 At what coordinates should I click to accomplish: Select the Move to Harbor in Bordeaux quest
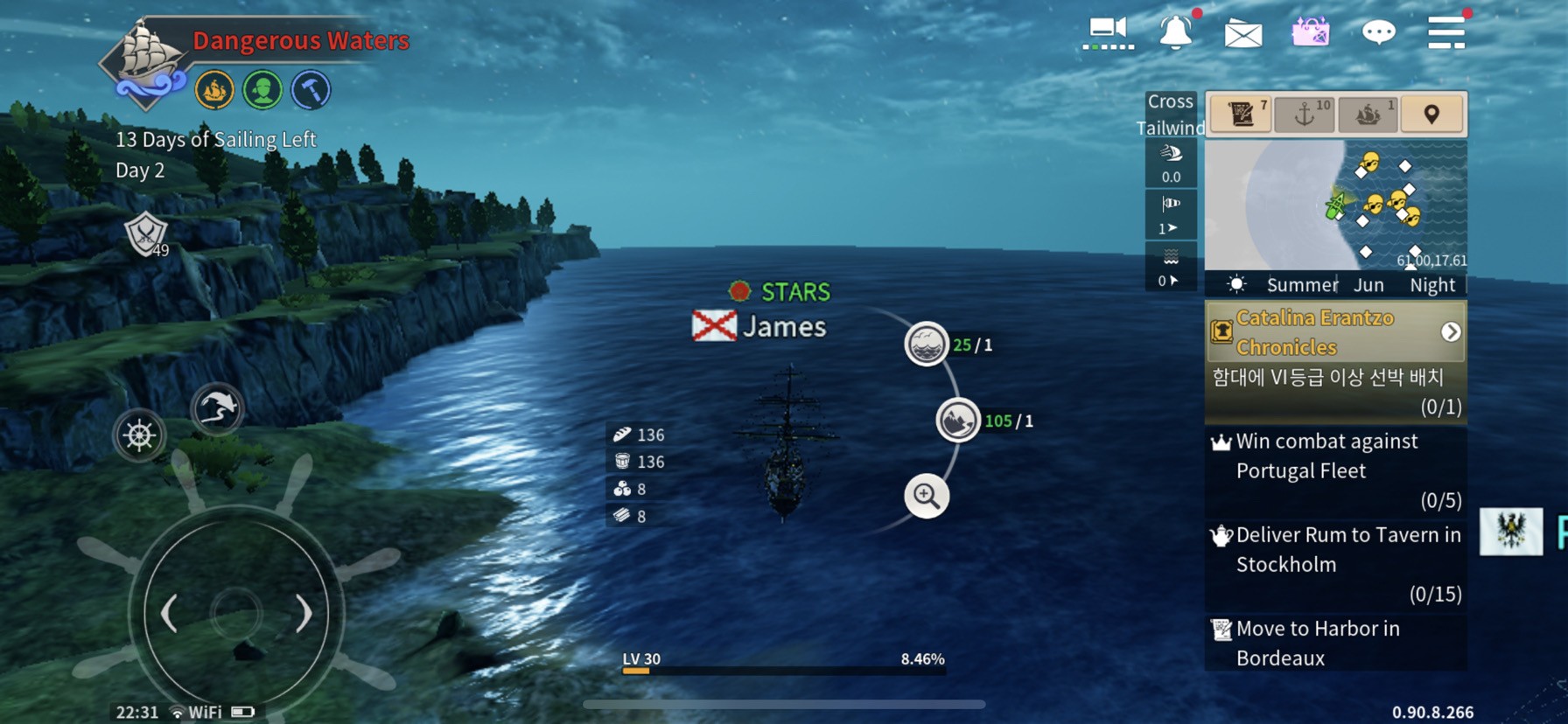coord(1335,643)
